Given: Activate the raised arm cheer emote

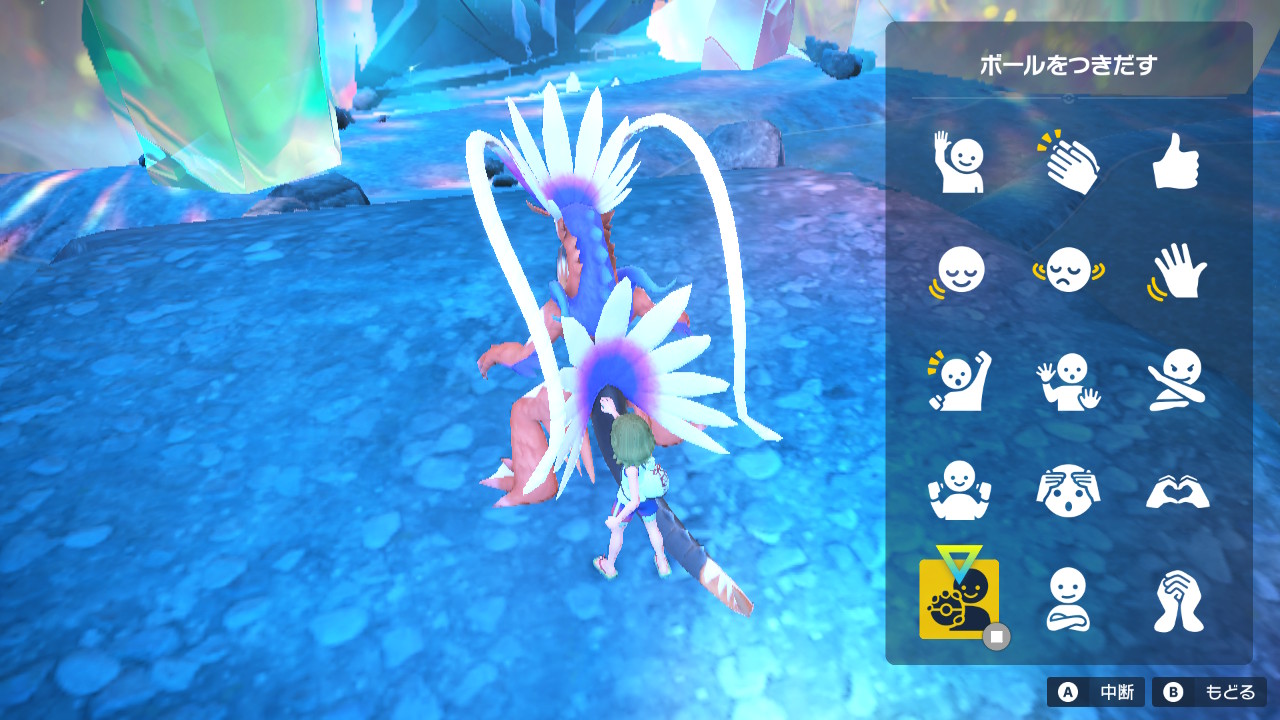Looking at the screenshot, I should (x=959, y=380).
